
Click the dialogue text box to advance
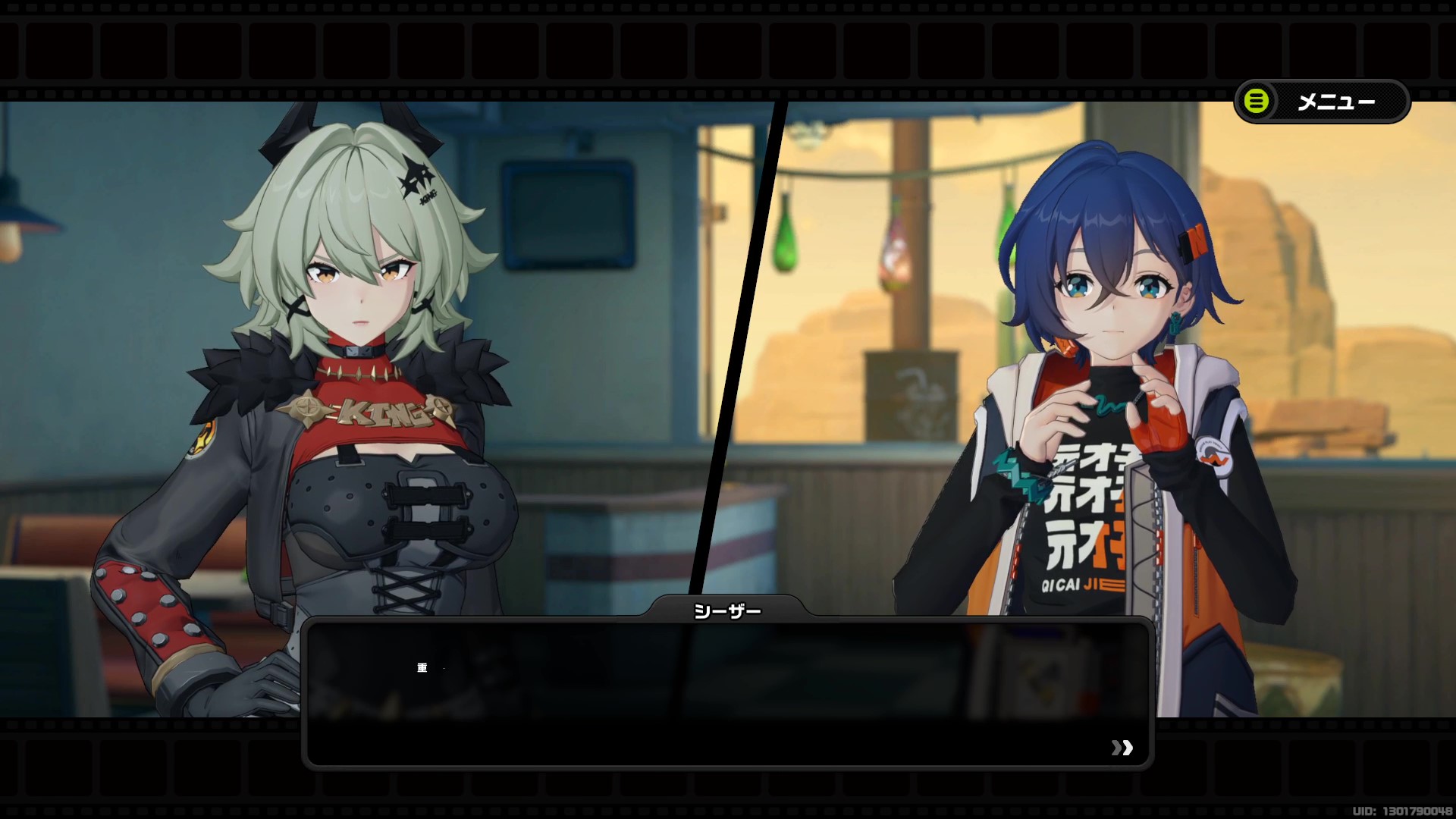tap(728, 690)
